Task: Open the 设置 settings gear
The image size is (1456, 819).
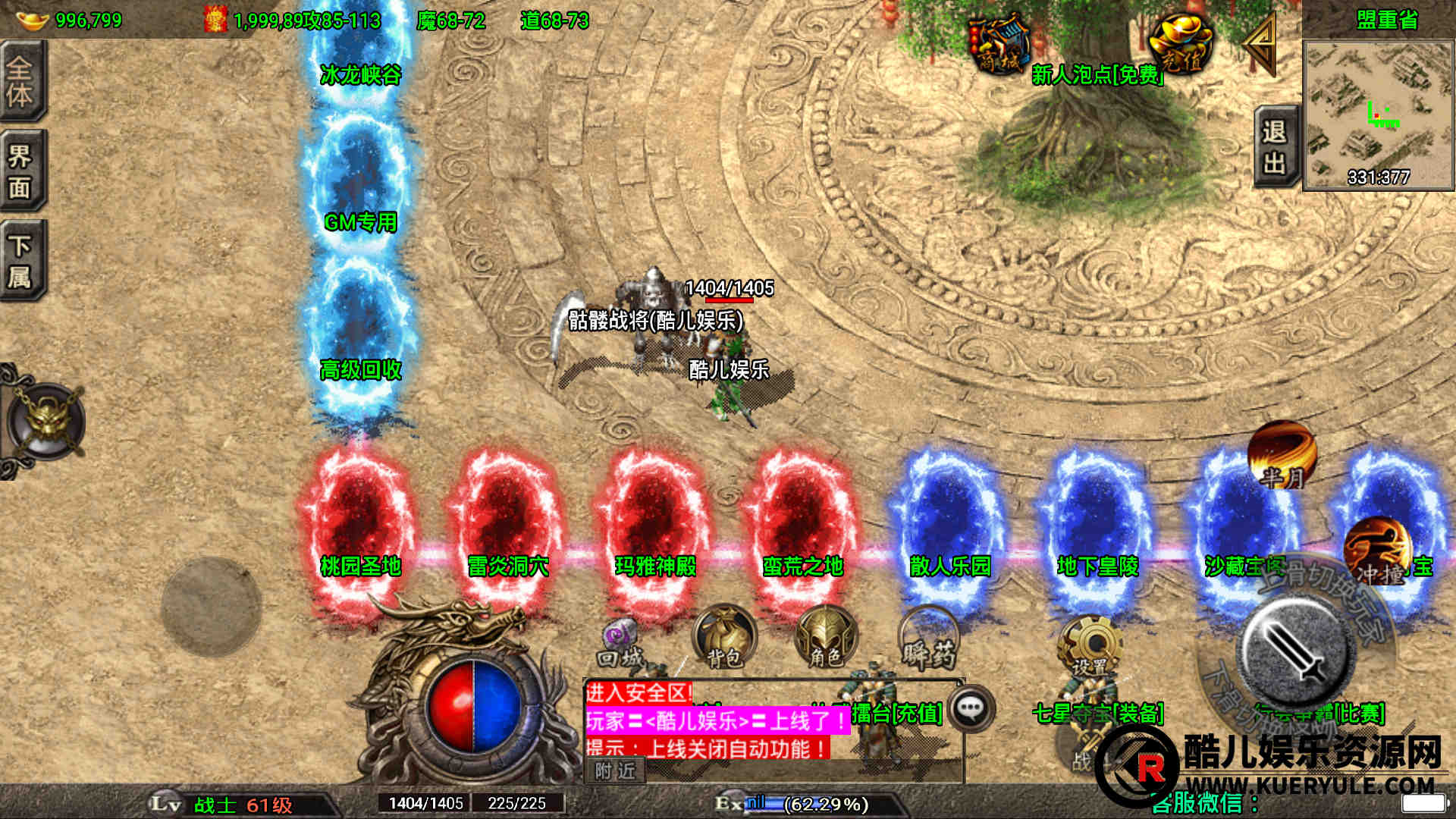Action: (1090, 646)
